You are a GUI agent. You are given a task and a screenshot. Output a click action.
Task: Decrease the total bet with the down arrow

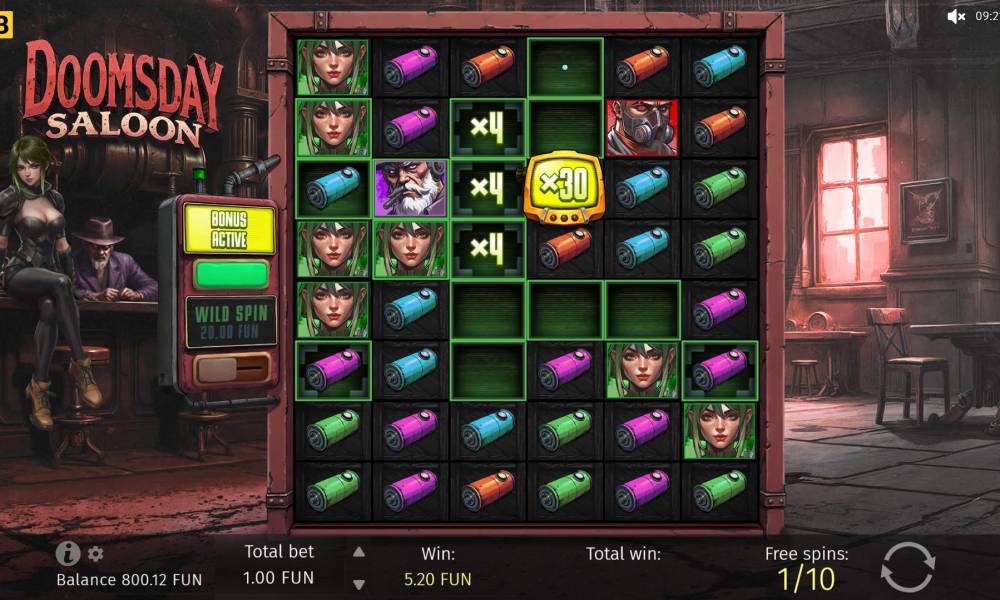click(x=359, y=584)
